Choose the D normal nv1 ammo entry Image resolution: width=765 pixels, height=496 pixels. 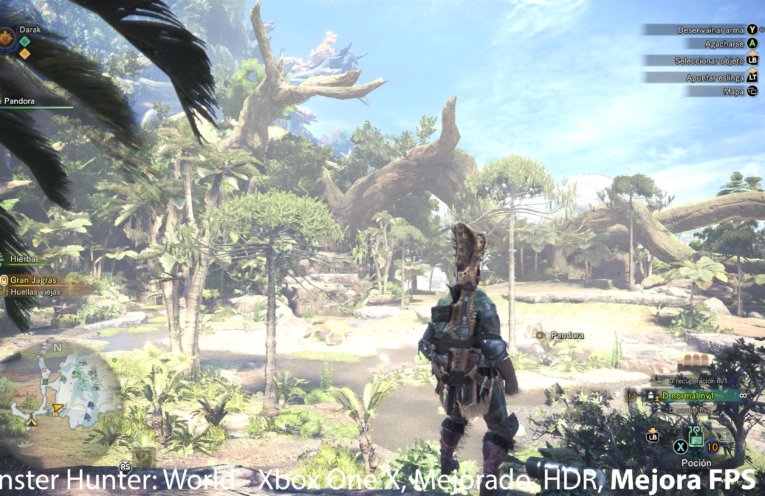click(x=688, y=396)
